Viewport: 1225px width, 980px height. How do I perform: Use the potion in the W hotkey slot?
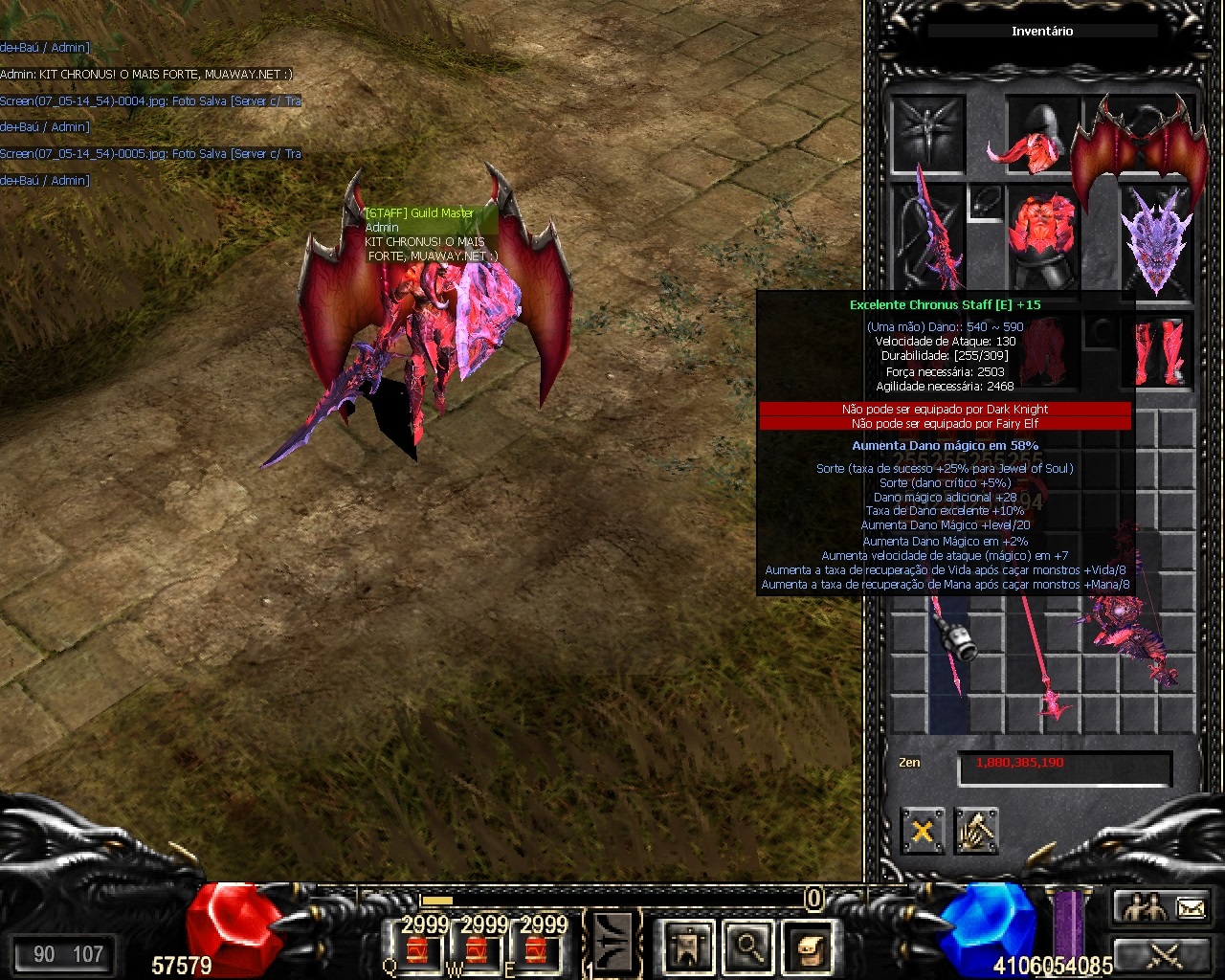point(476,949)
